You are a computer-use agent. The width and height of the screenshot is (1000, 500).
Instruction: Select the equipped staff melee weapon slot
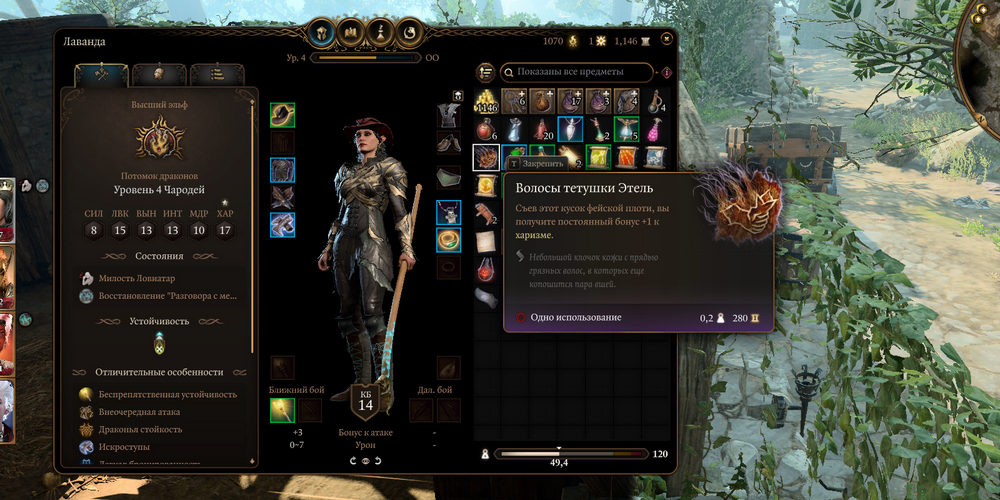[x=282, y=409]
